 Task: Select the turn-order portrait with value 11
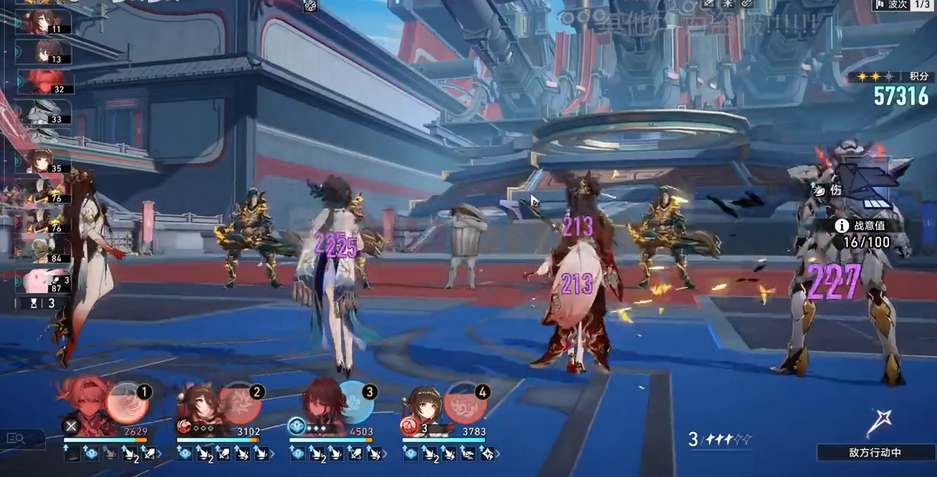tap(45, 20)
